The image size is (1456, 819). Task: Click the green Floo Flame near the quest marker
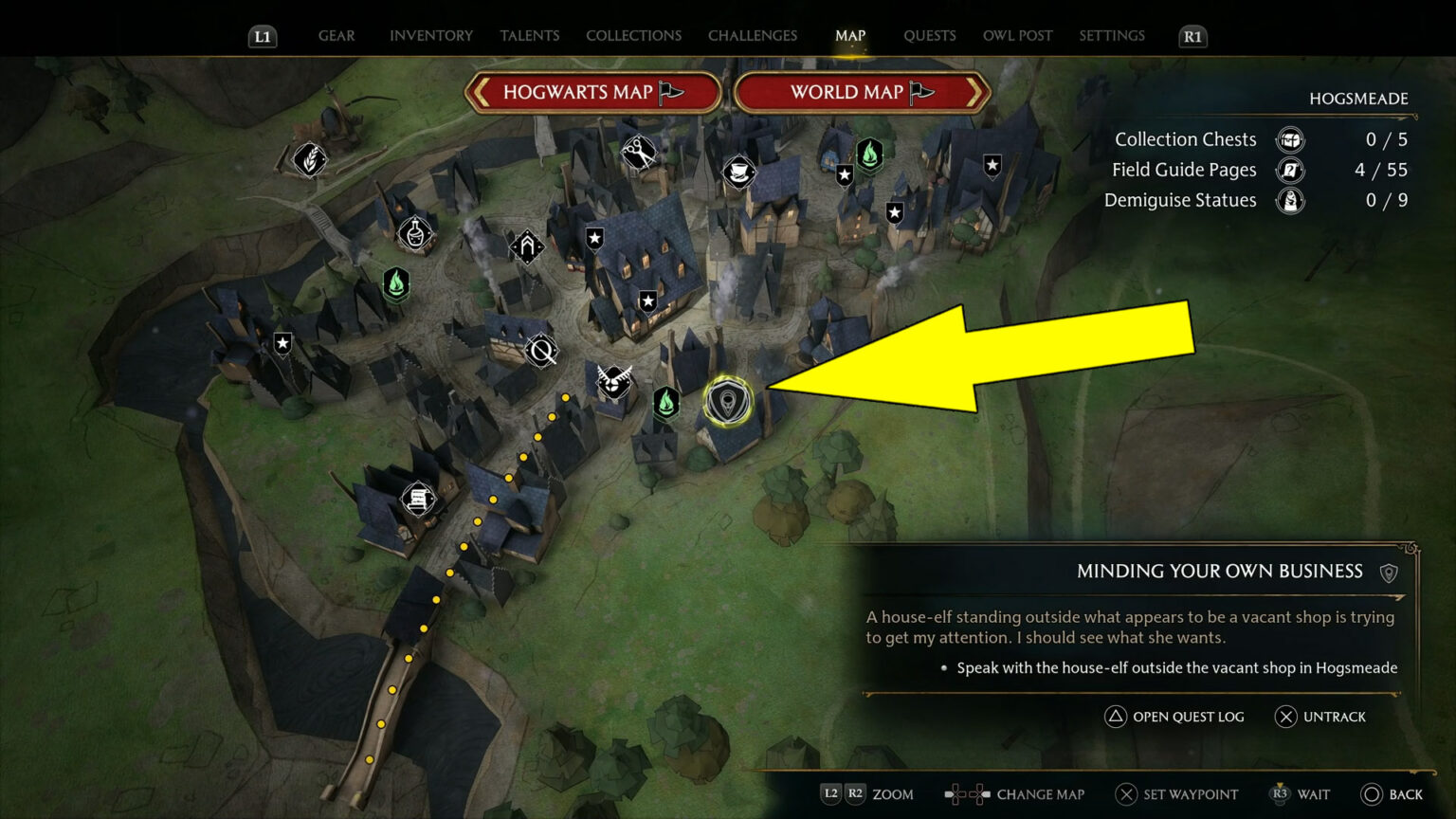coord(668,402)
